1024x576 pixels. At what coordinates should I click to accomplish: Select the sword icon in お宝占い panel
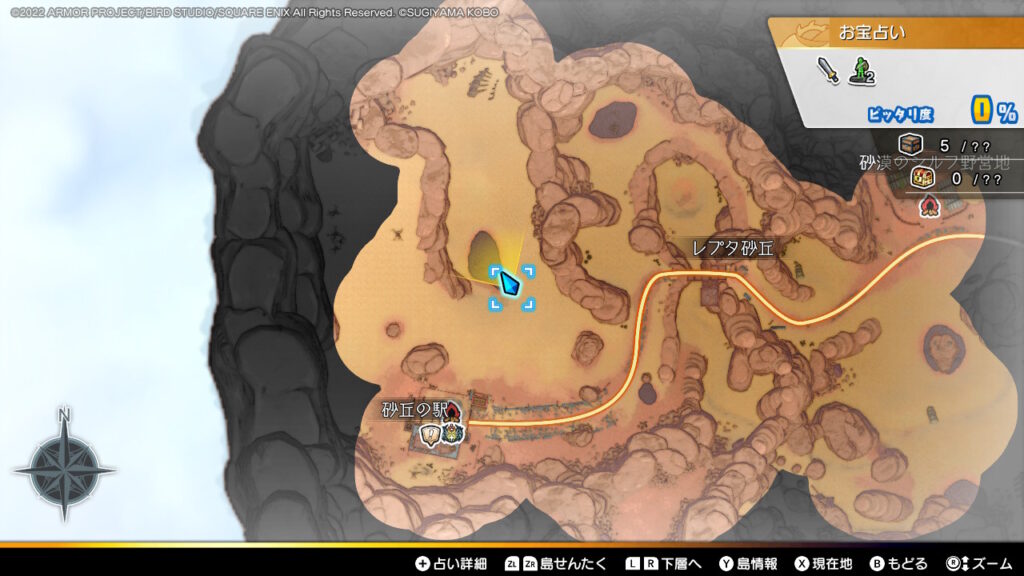829,70
